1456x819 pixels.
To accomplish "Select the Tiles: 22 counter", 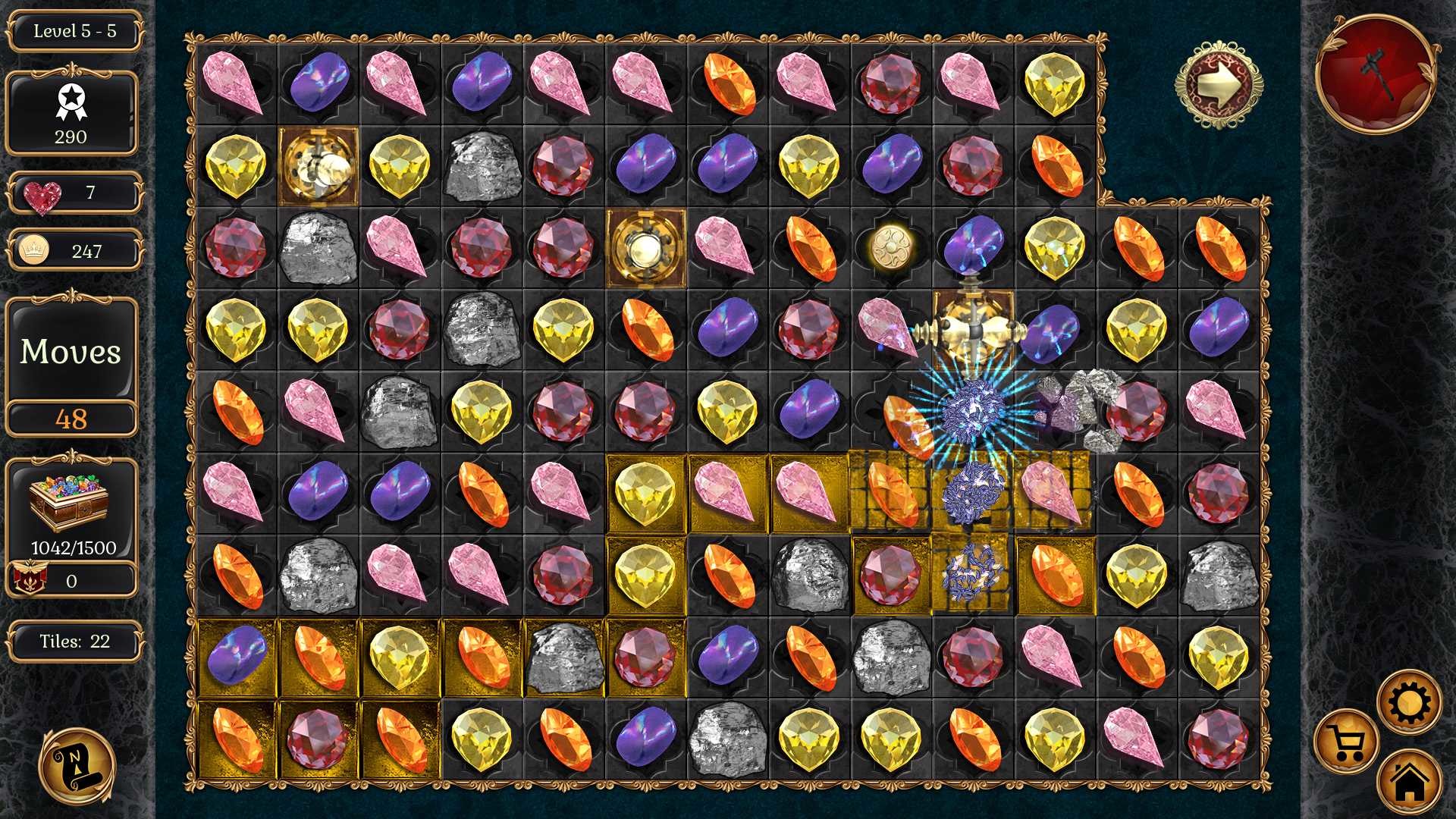I will [72, 641].
